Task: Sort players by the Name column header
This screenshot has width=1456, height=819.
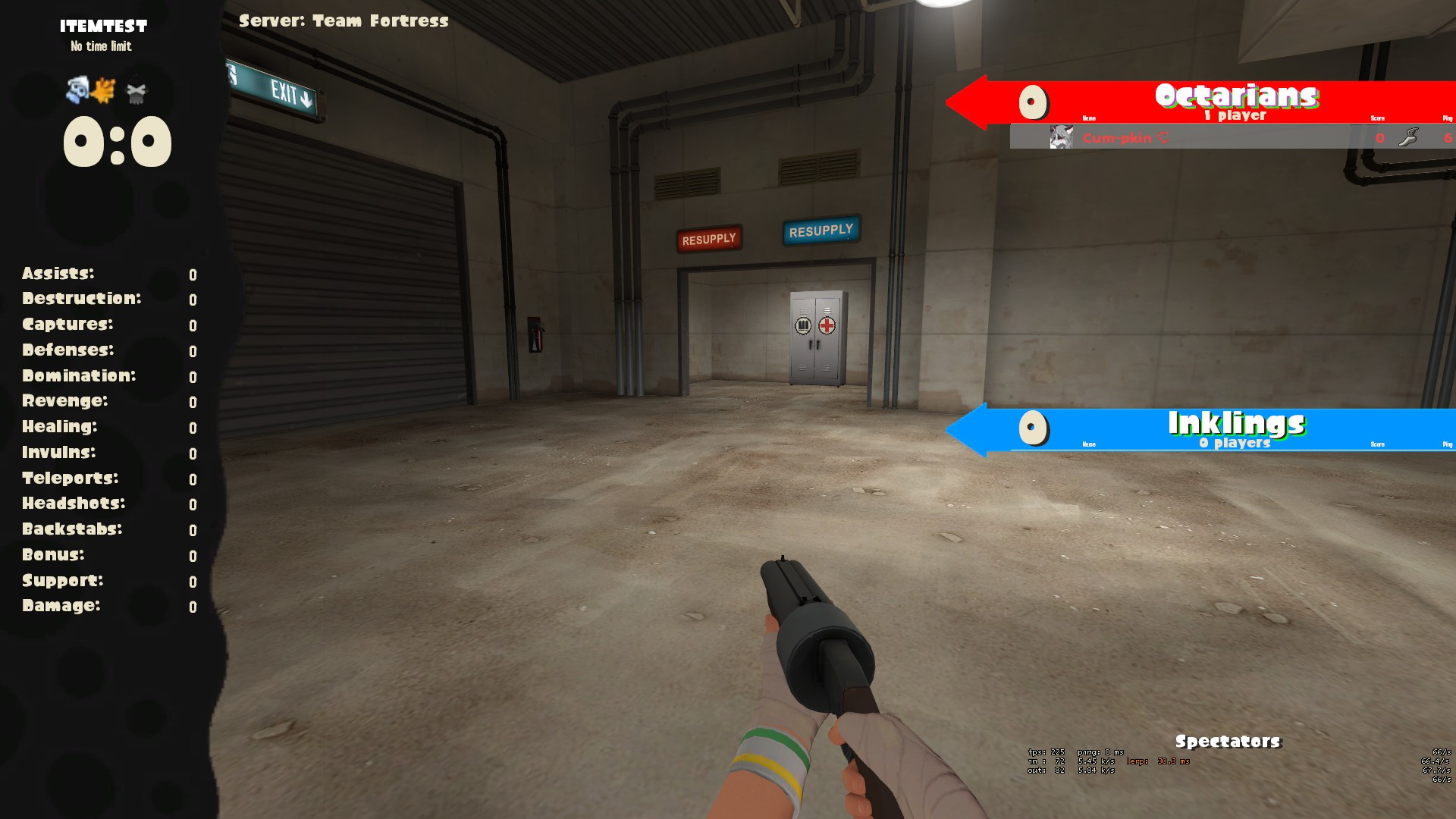Action: pos(1088,118)
